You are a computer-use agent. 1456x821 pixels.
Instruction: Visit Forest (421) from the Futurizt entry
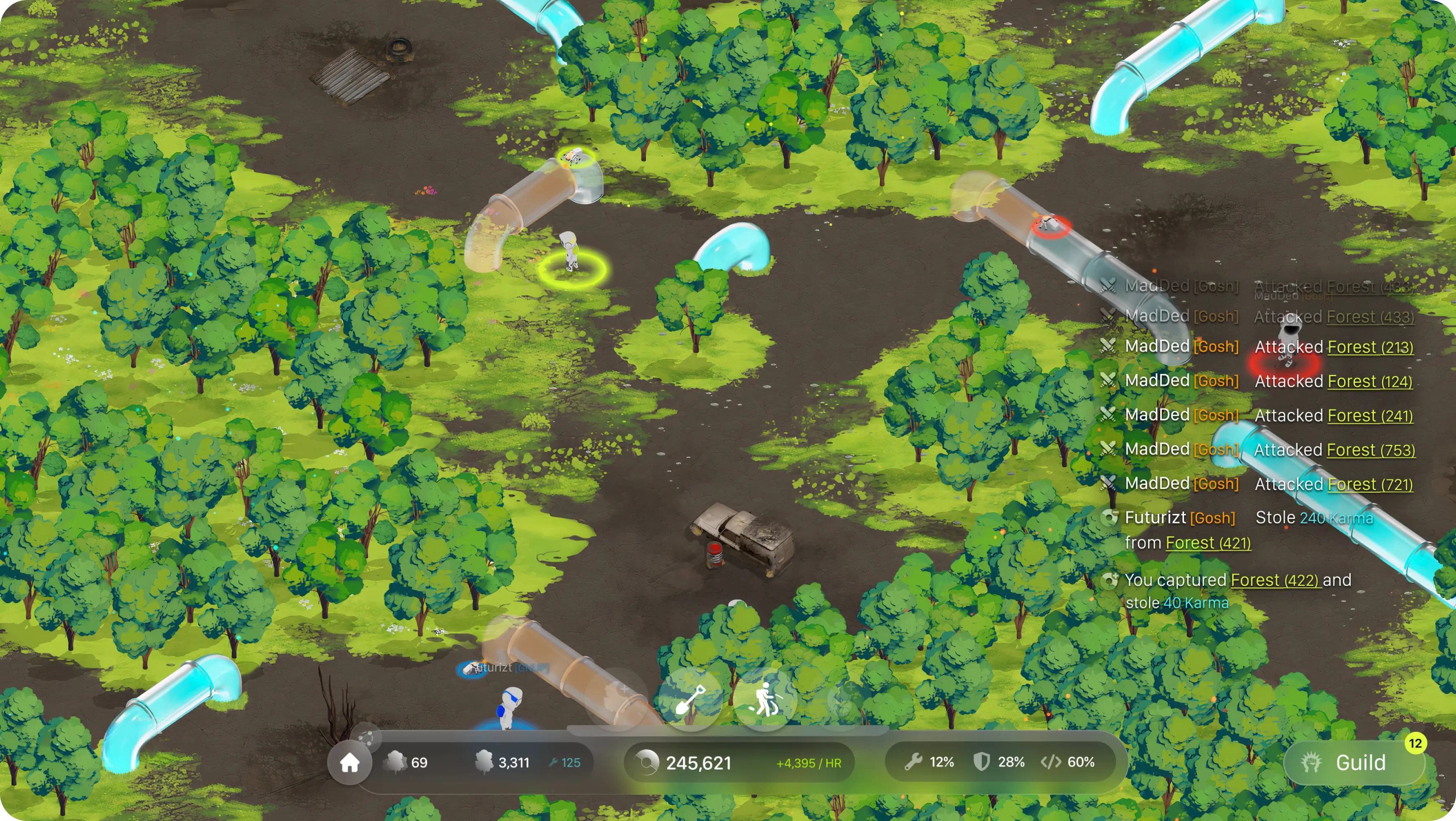pos(1208,543)
